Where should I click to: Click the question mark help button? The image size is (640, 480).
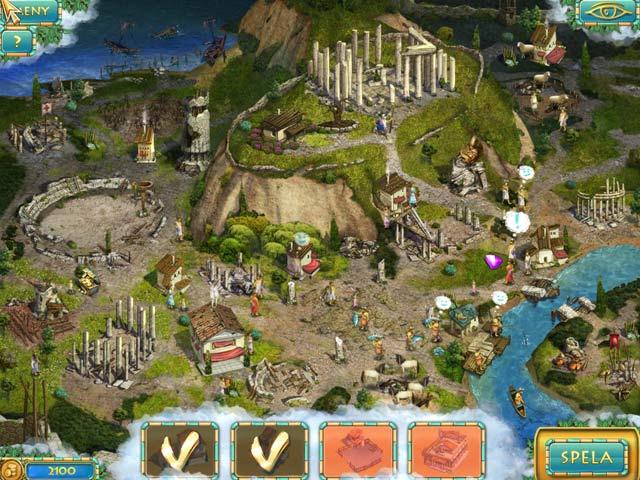click(x=16, y=41)
